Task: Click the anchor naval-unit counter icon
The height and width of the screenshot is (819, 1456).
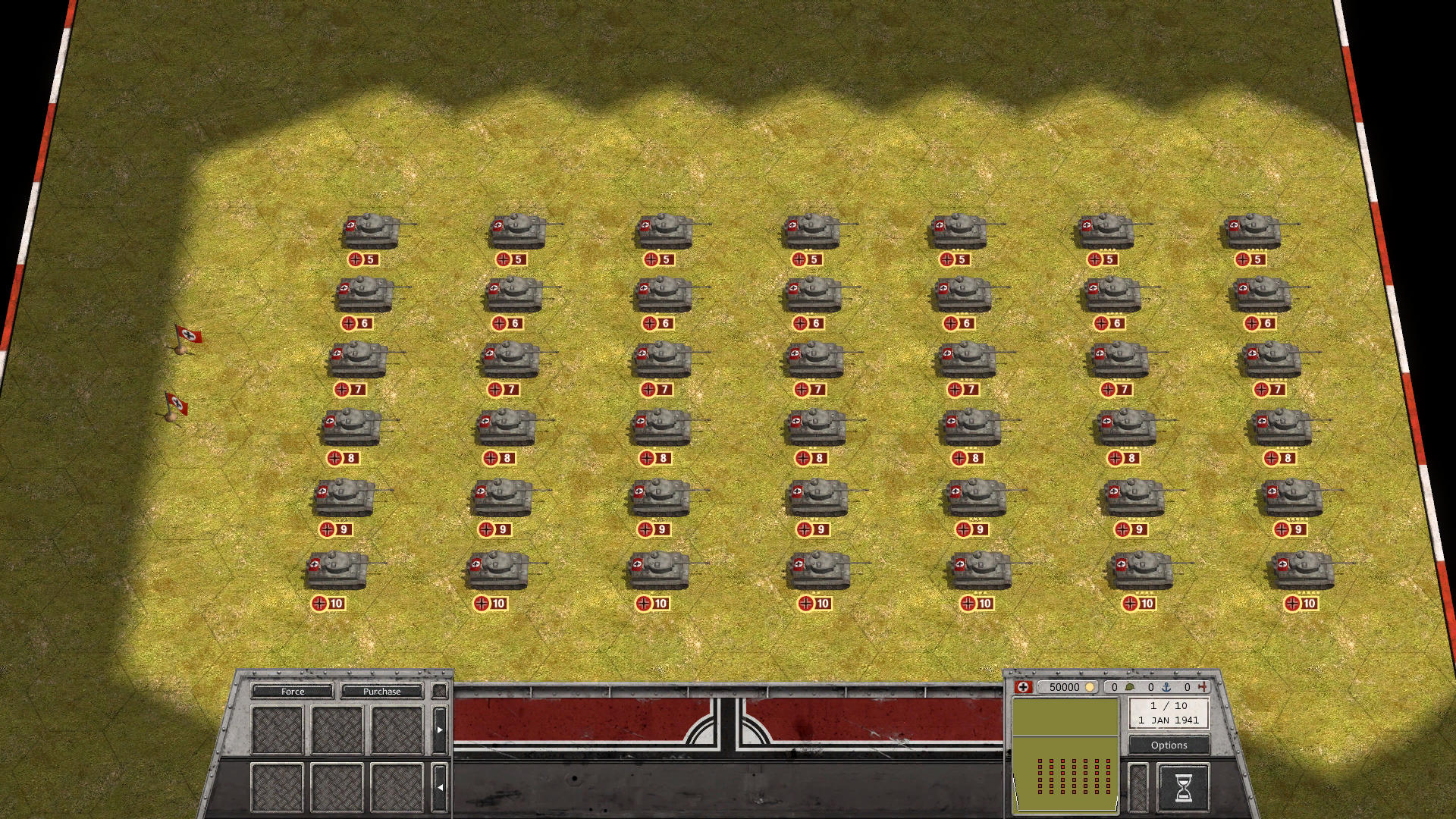Action: [x=1166, y=687]
